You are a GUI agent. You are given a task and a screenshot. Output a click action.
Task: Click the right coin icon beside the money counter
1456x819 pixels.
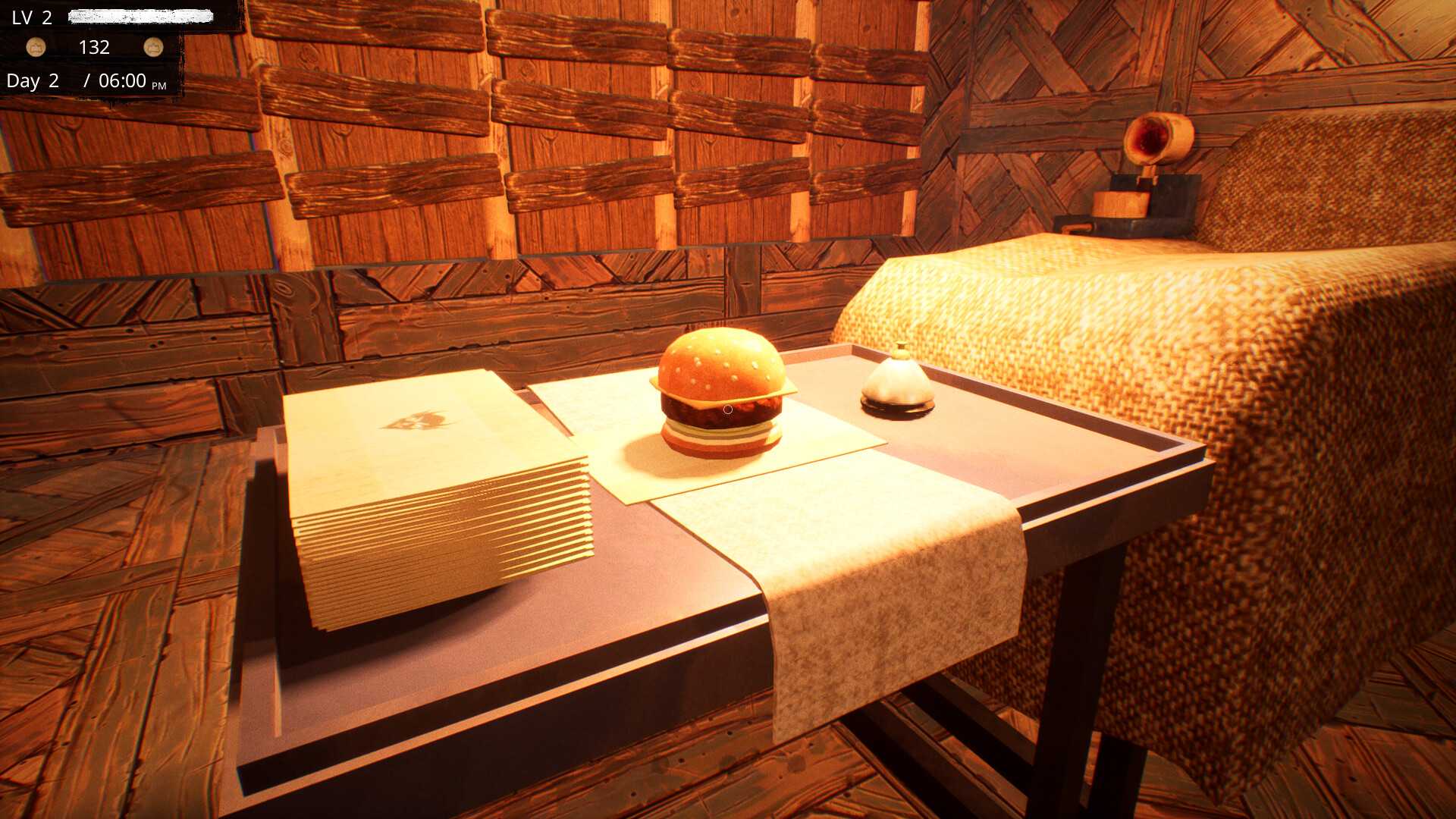(155, 47)
